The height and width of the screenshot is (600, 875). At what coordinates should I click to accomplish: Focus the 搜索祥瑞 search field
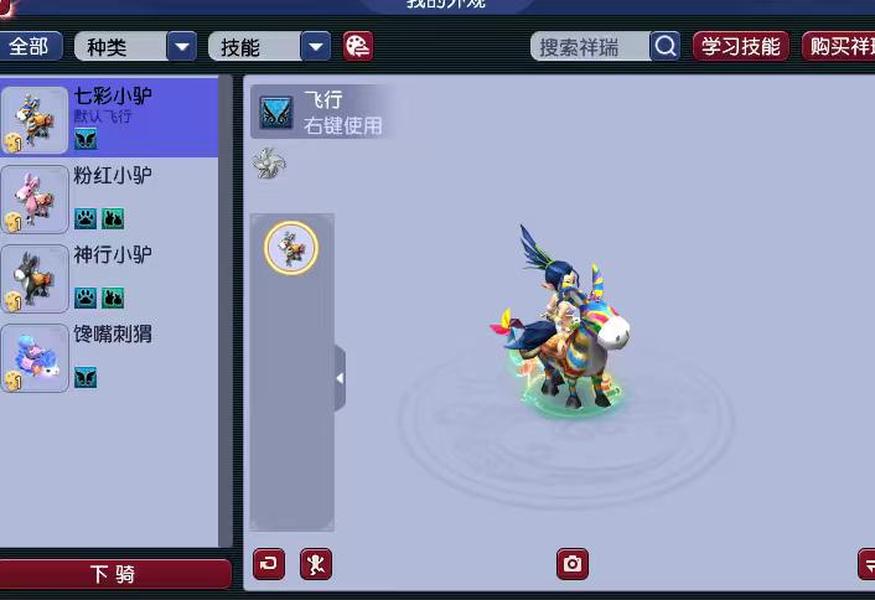pyautogui.click(x=590, y=46)
